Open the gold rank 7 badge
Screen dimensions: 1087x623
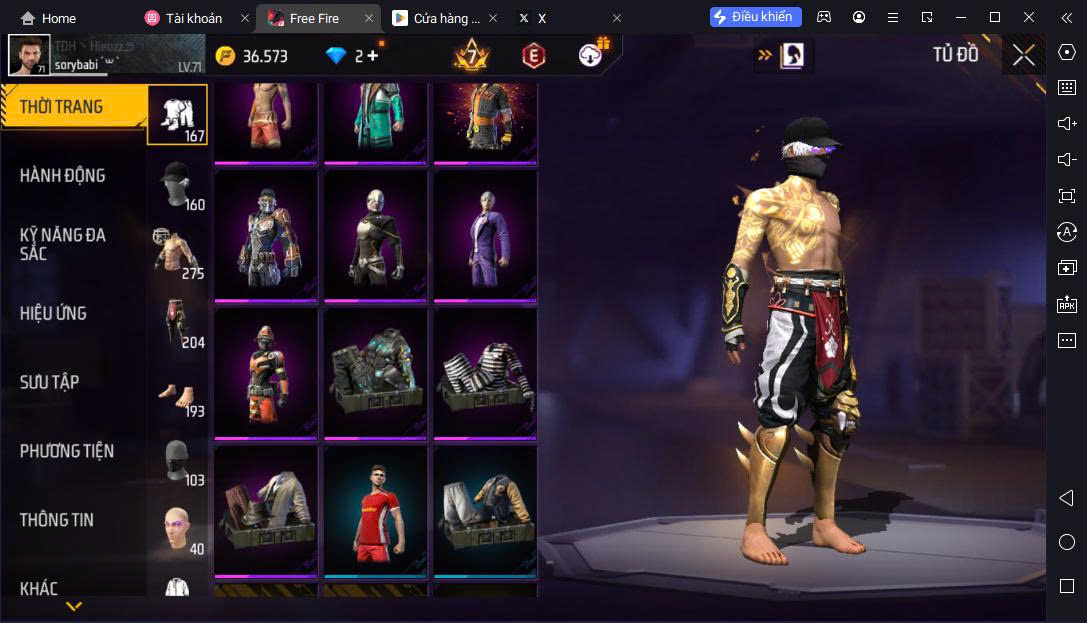[470, 55]
